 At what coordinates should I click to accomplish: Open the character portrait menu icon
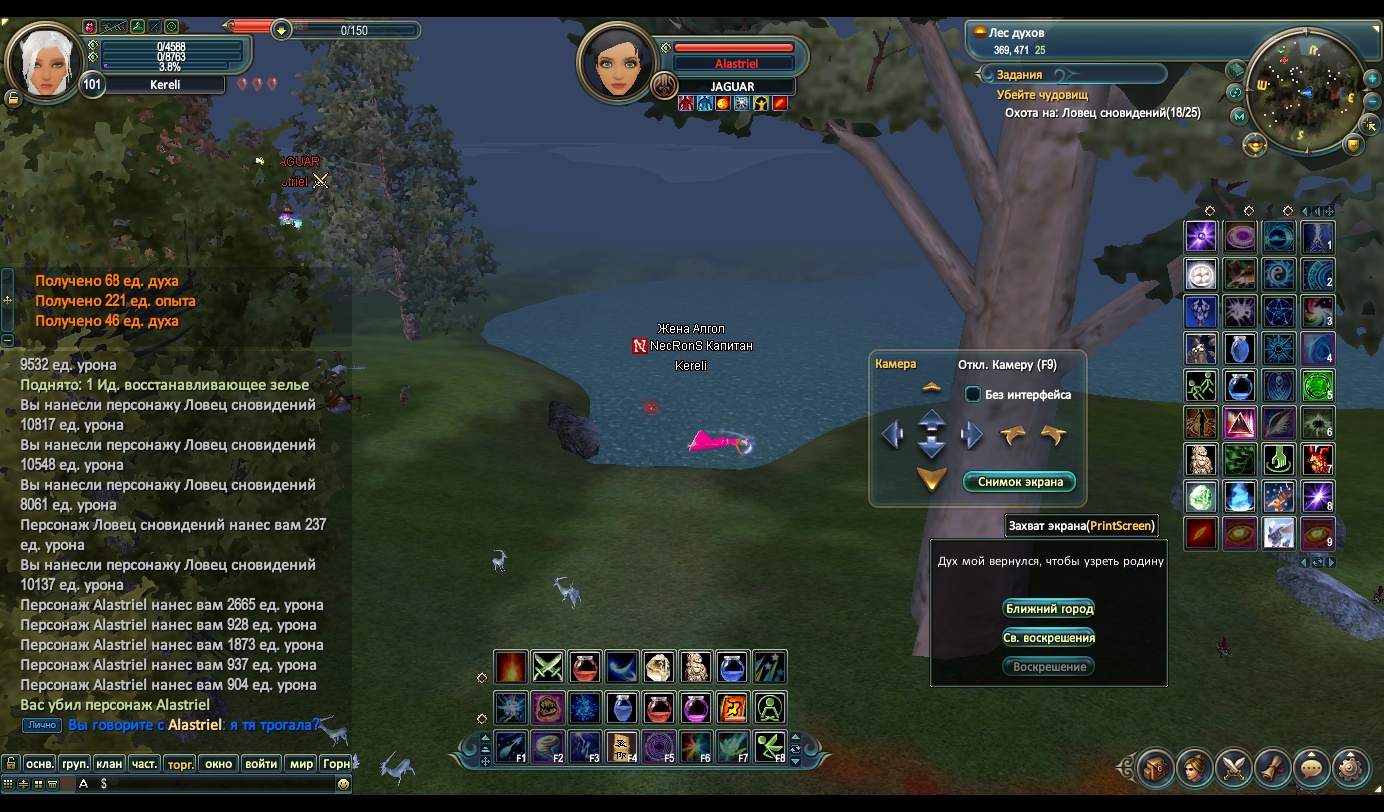tap(1194, 768)
